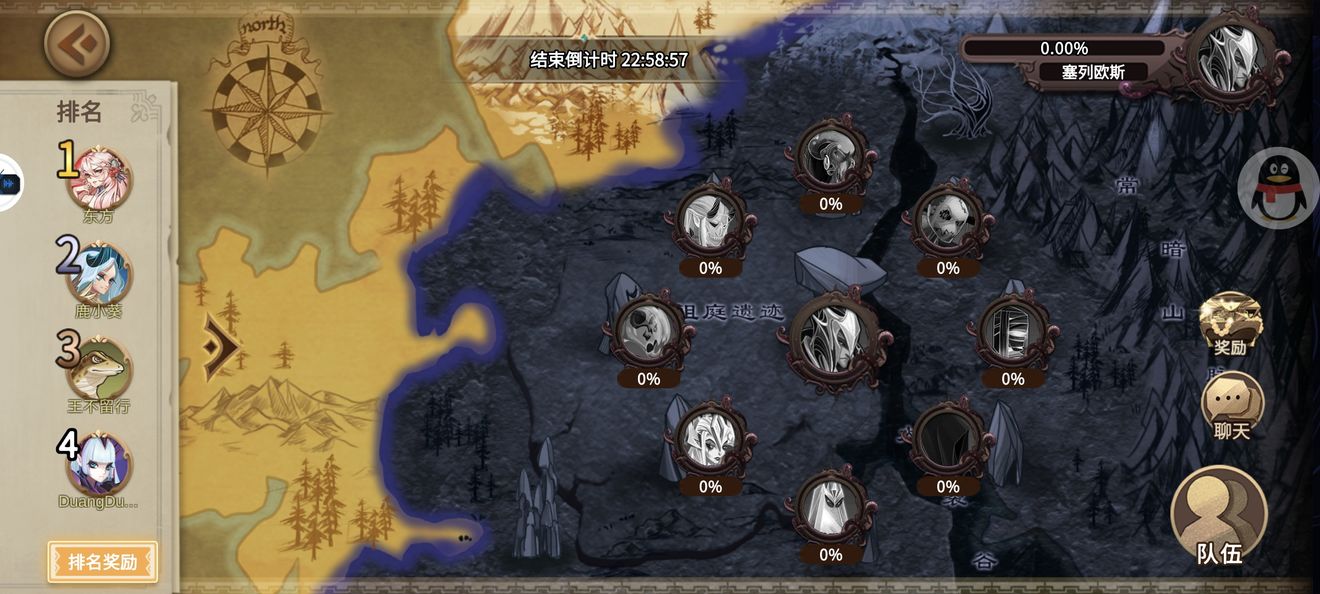Expand the blue double-arrow side tab
The image size is (1320, 594).
coord(10,183)
